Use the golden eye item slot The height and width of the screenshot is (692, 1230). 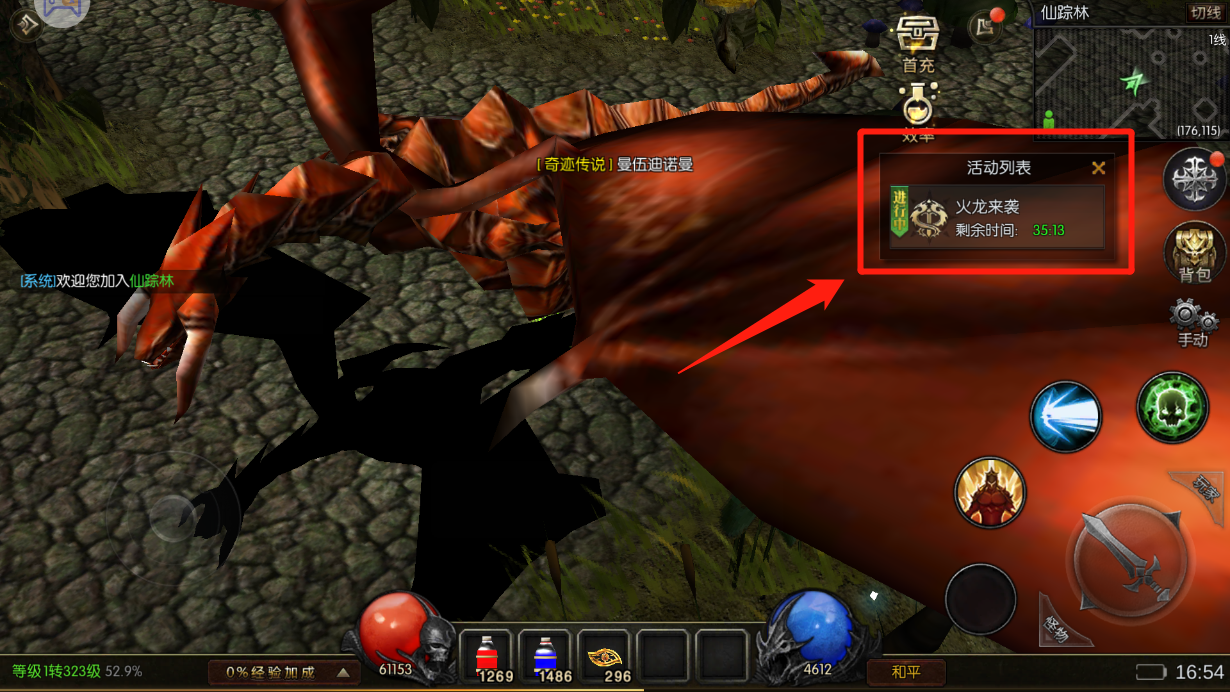click(604, 657)
